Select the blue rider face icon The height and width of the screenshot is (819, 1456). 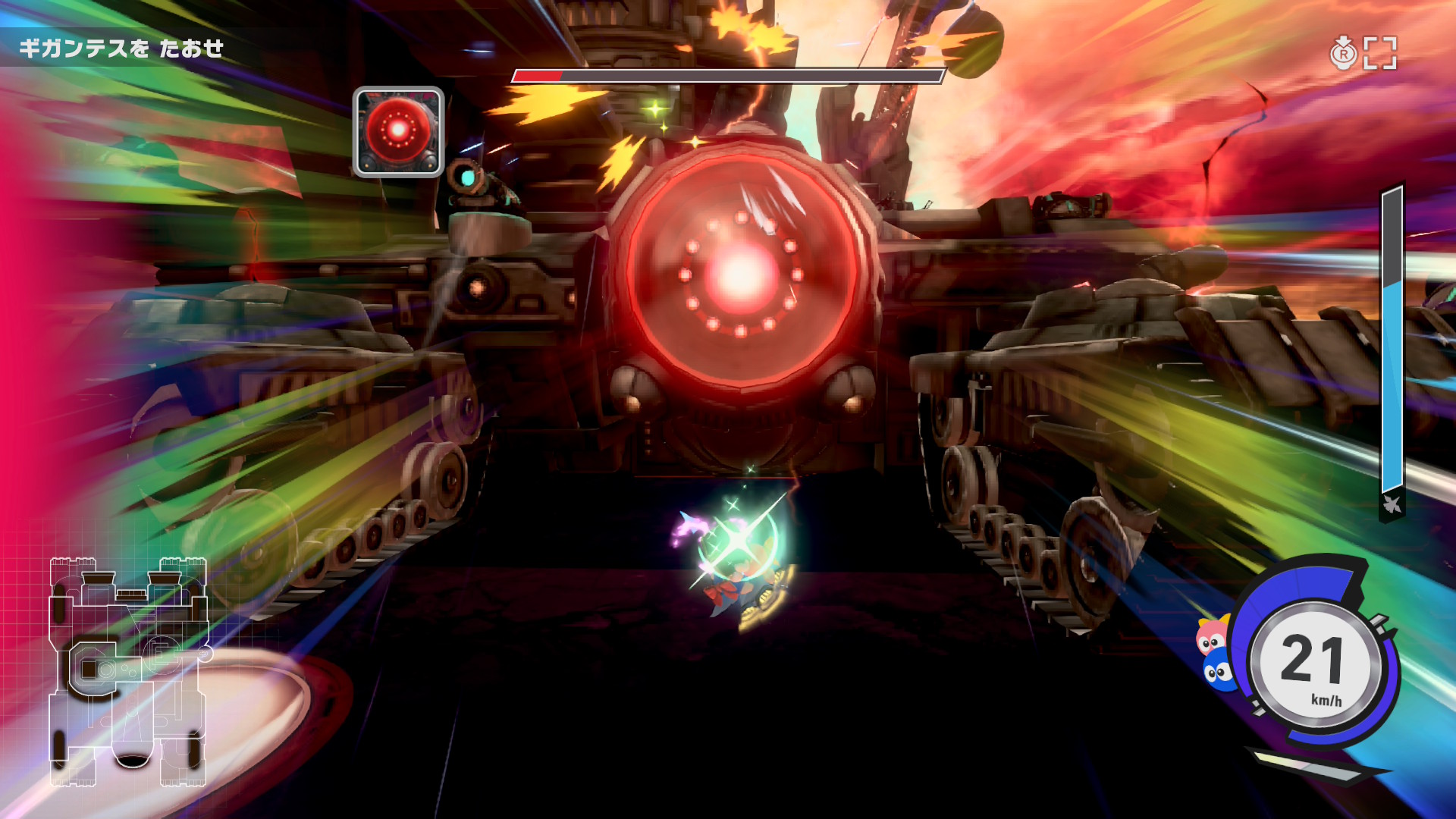(1219, 670)
